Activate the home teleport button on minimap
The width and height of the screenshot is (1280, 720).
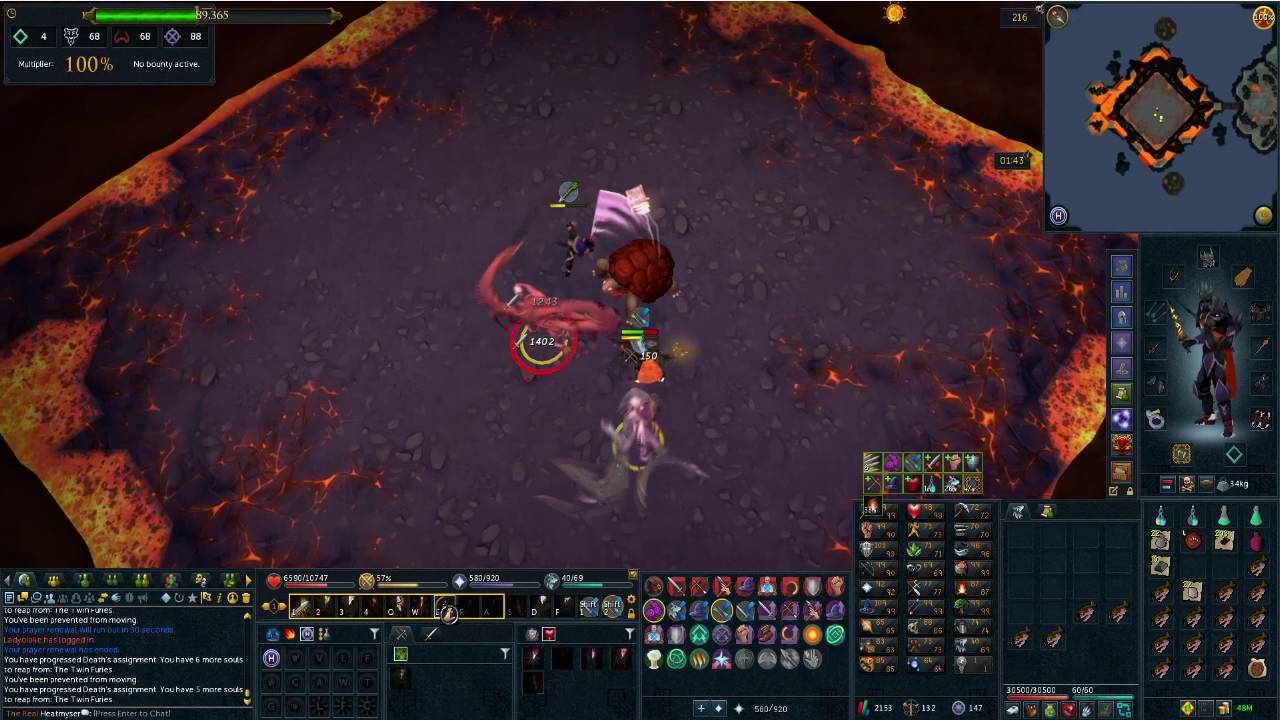point(1059,215)
